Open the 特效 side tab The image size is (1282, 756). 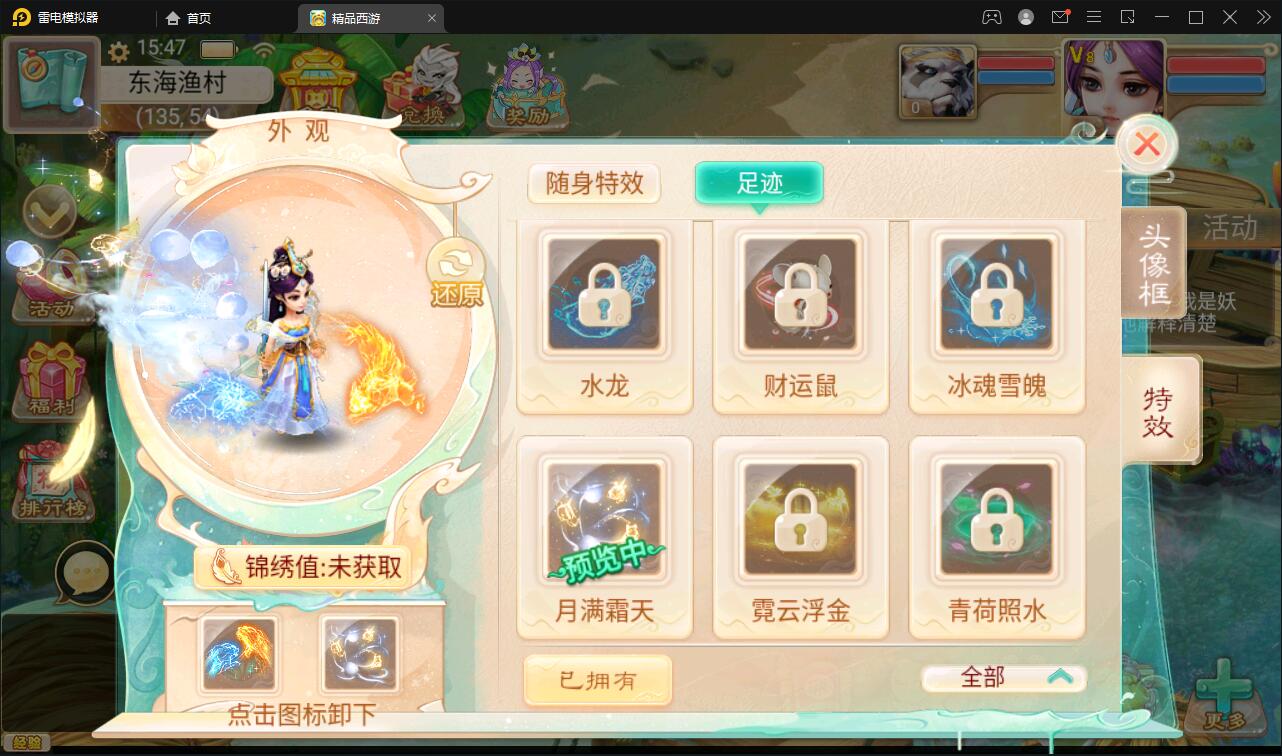(x=1160, y=408)
